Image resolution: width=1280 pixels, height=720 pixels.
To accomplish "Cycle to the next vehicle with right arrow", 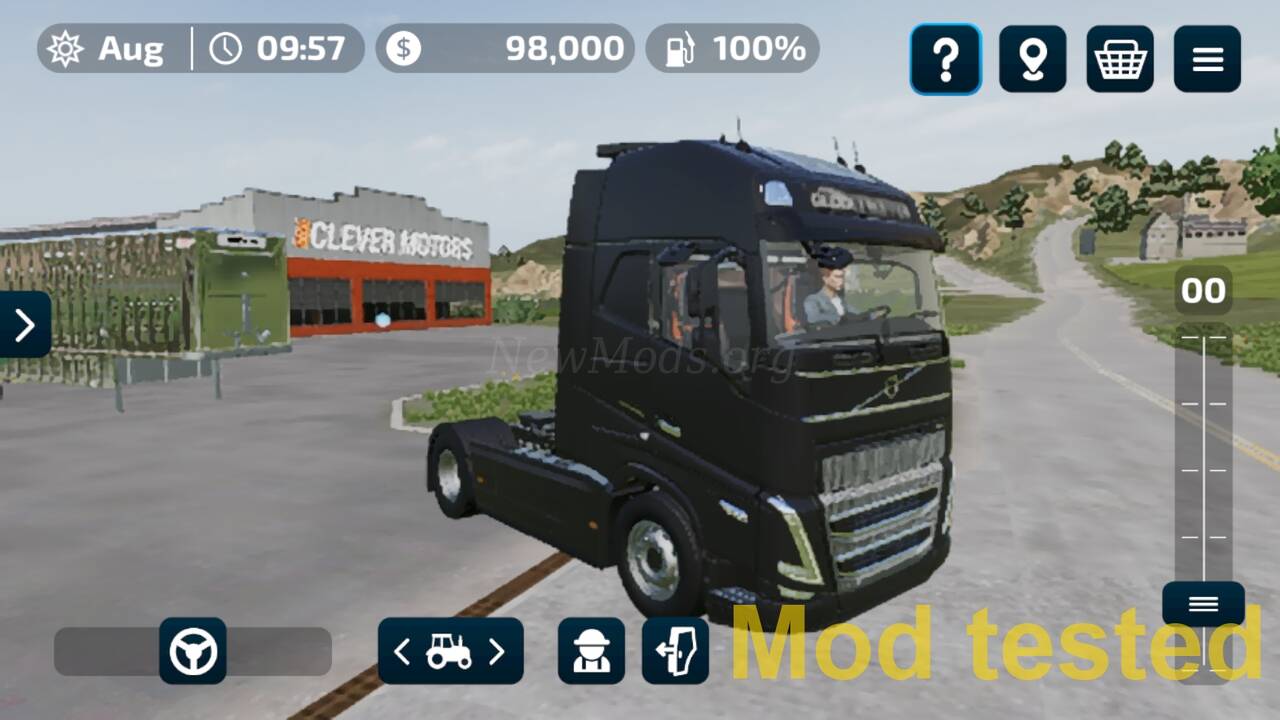I will click(498, 651).
